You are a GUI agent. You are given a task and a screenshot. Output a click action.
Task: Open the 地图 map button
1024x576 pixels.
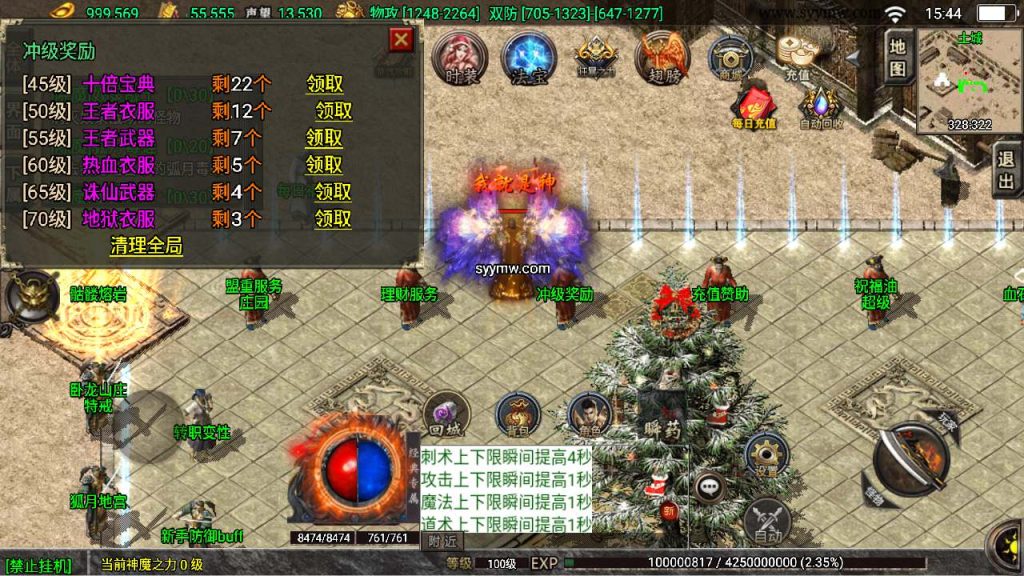[897, 56]
